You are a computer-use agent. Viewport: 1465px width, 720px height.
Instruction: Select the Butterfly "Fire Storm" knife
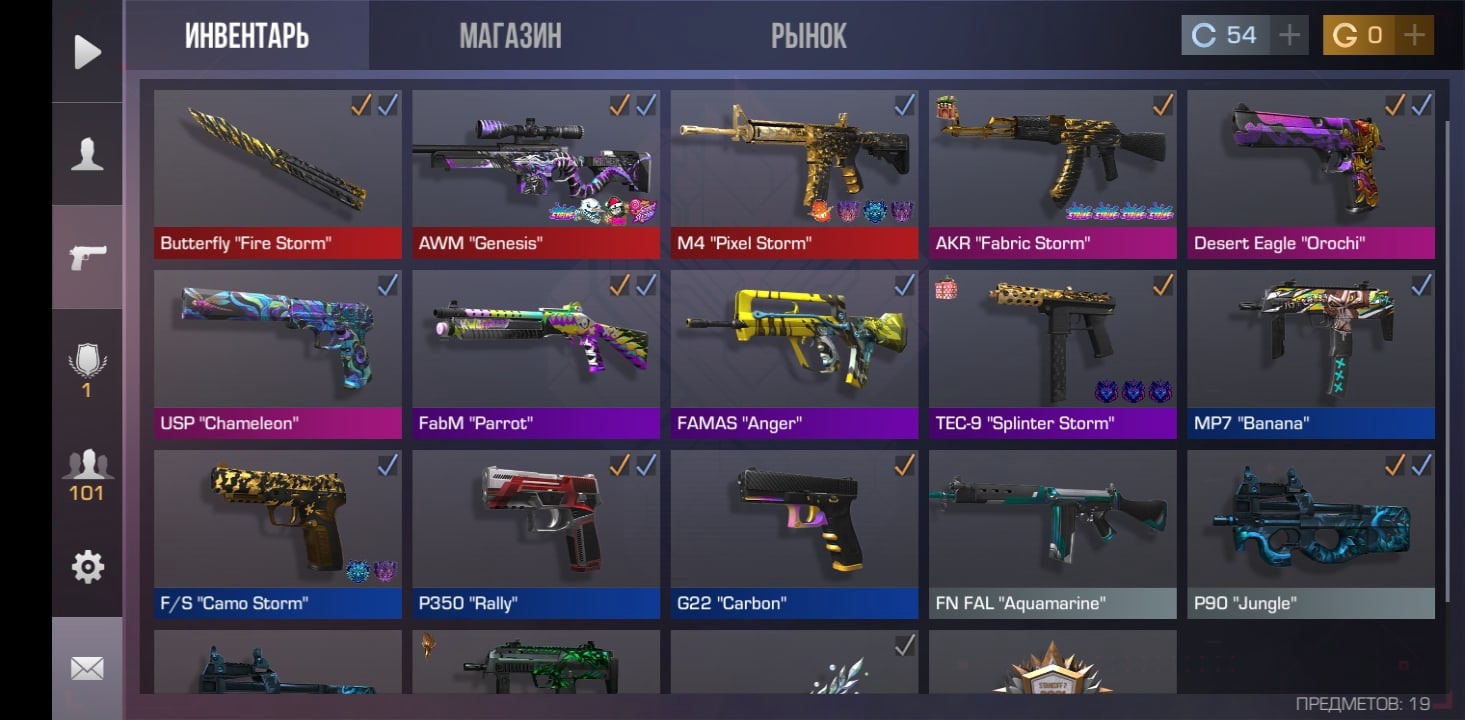(x=278, y=174)
